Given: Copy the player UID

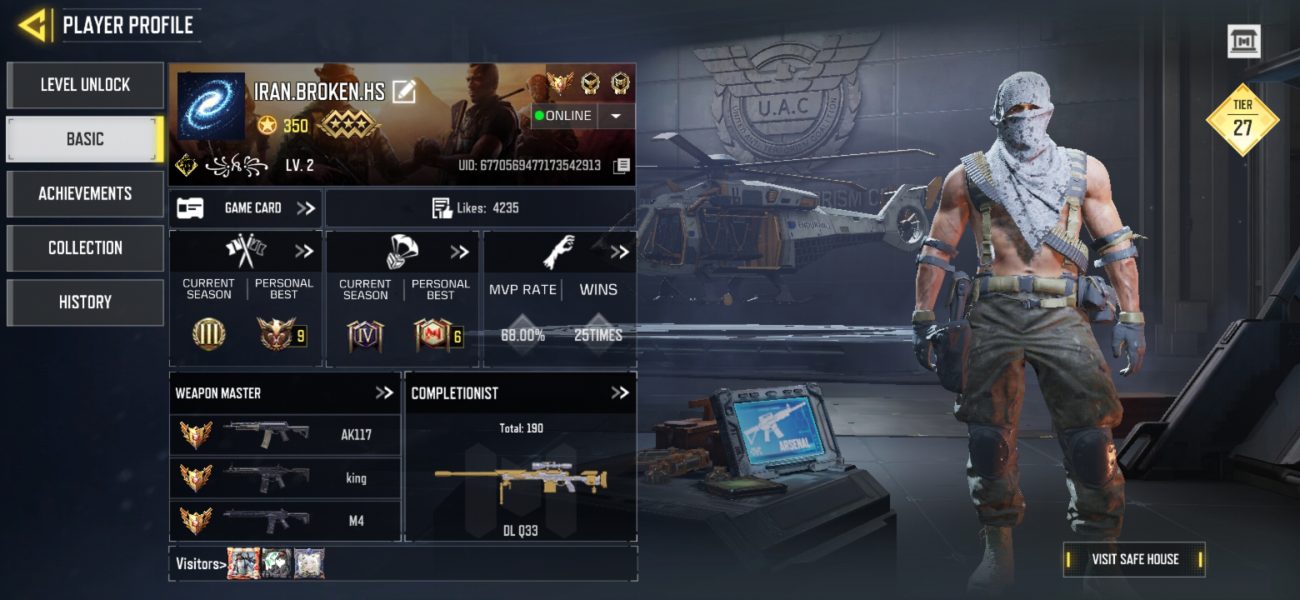Looking at the screenshot, I should click(x=621, y=165).
